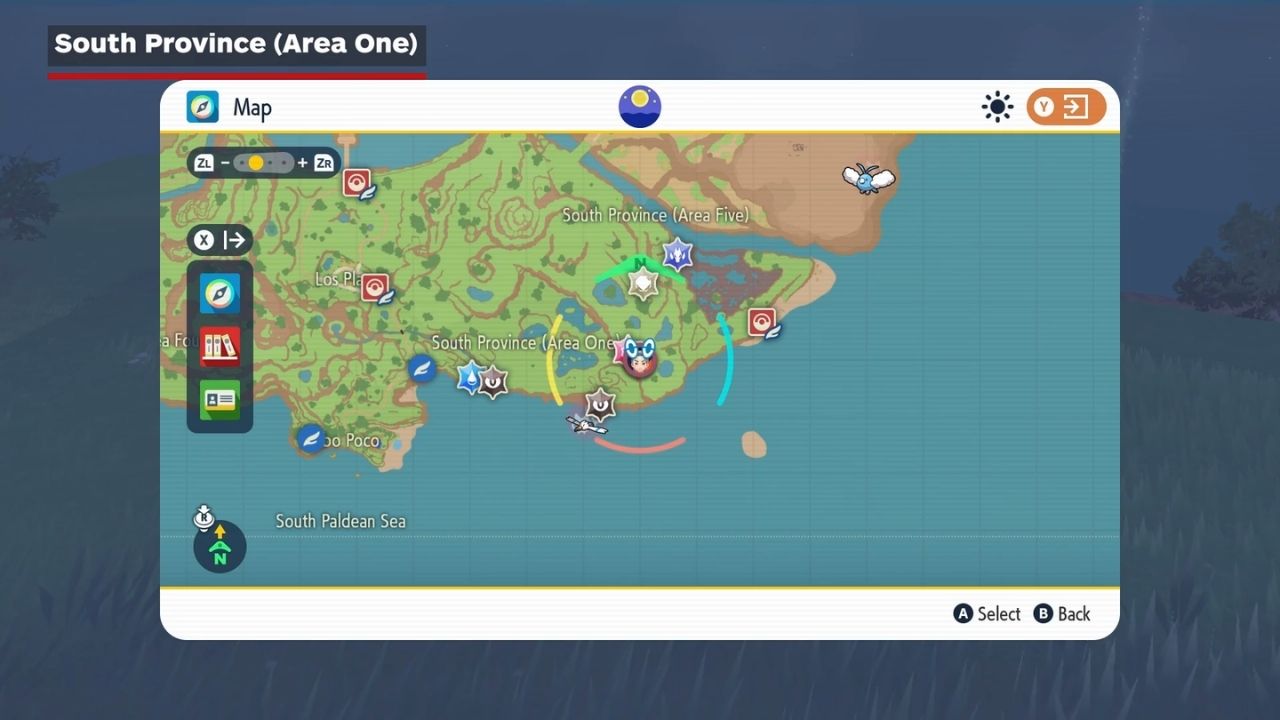1280x720 pixels.
Task: Select the Swablu Pokémon marker
Action: point(867,179)
